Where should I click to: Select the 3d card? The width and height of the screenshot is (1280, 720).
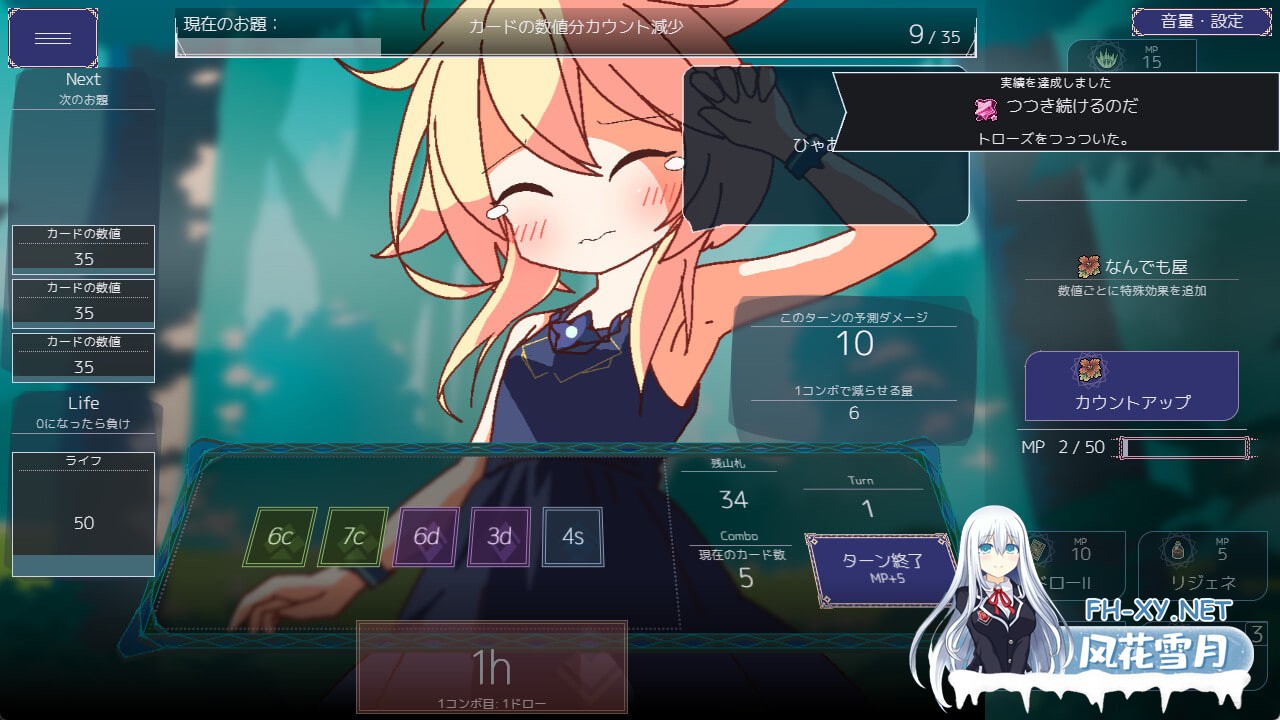click(500, 537)
